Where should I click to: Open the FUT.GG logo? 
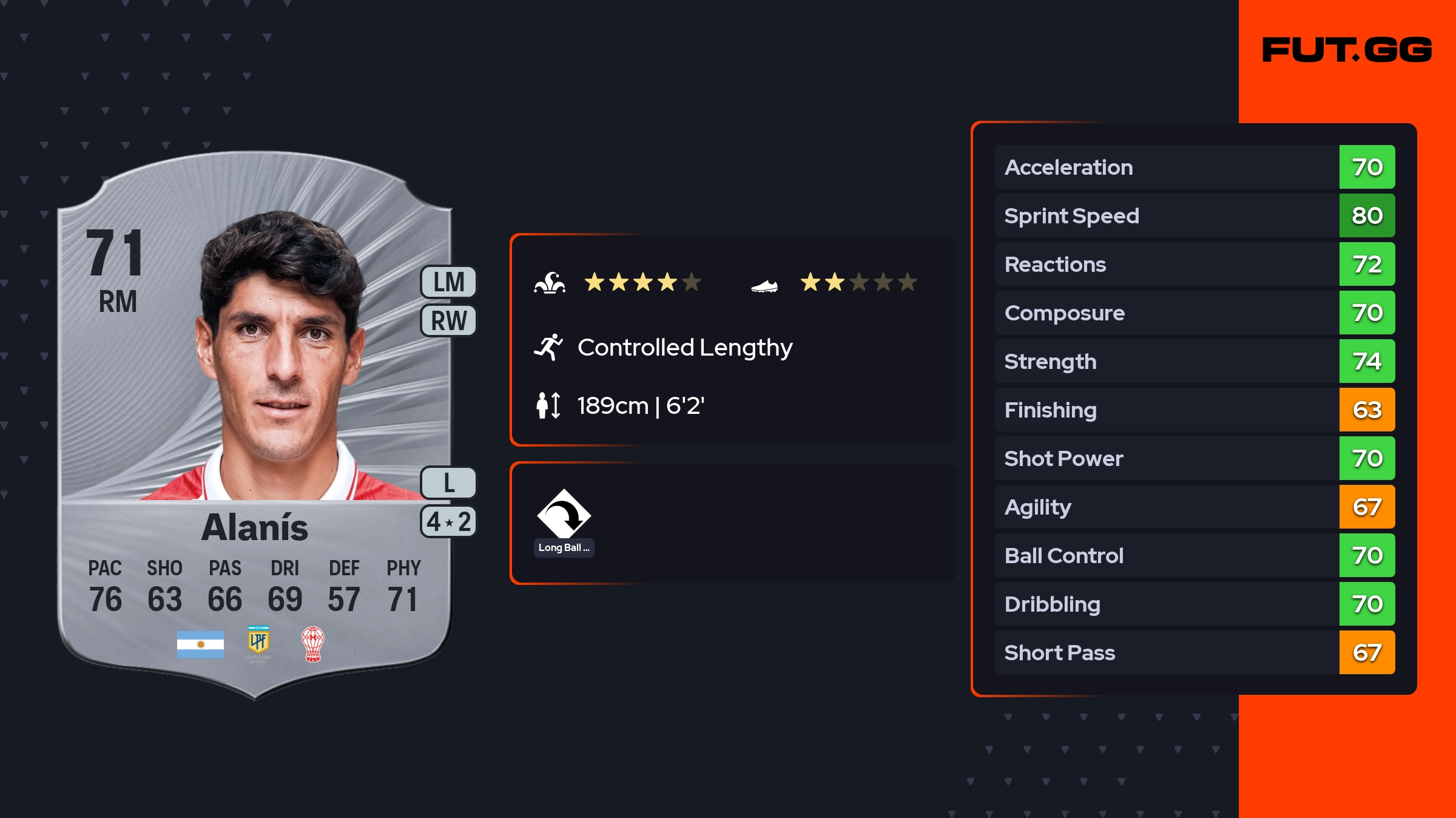(x=1347, y=50)
